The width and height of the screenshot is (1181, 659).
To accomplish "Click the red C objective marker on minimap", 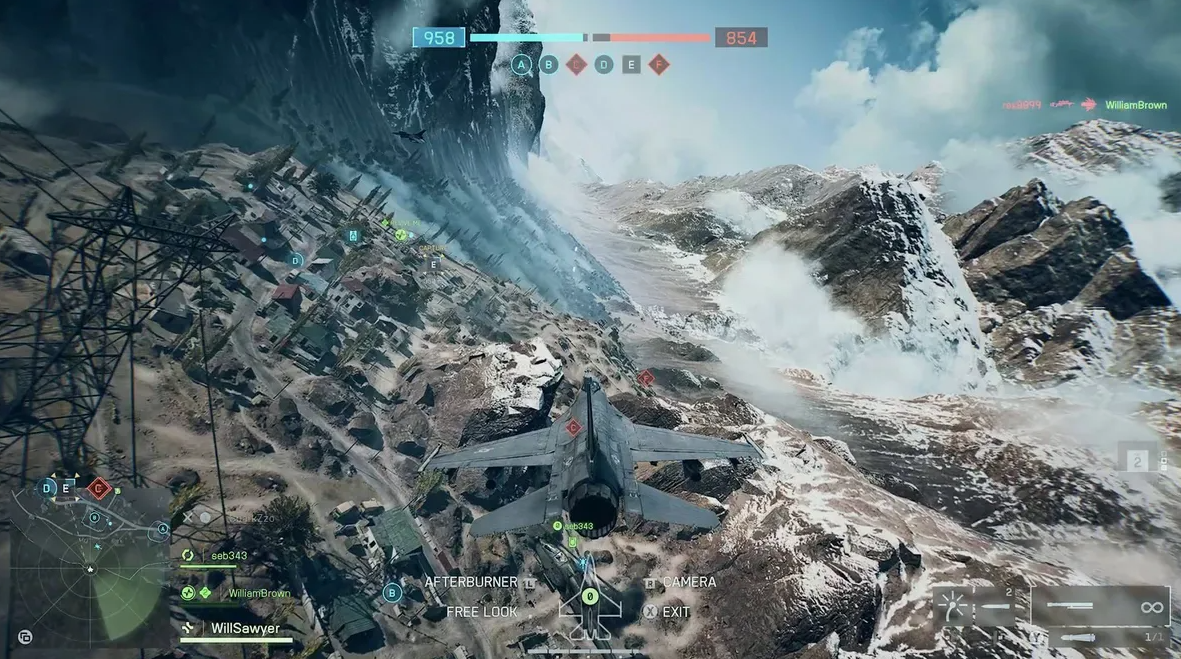I will point(98,489).
